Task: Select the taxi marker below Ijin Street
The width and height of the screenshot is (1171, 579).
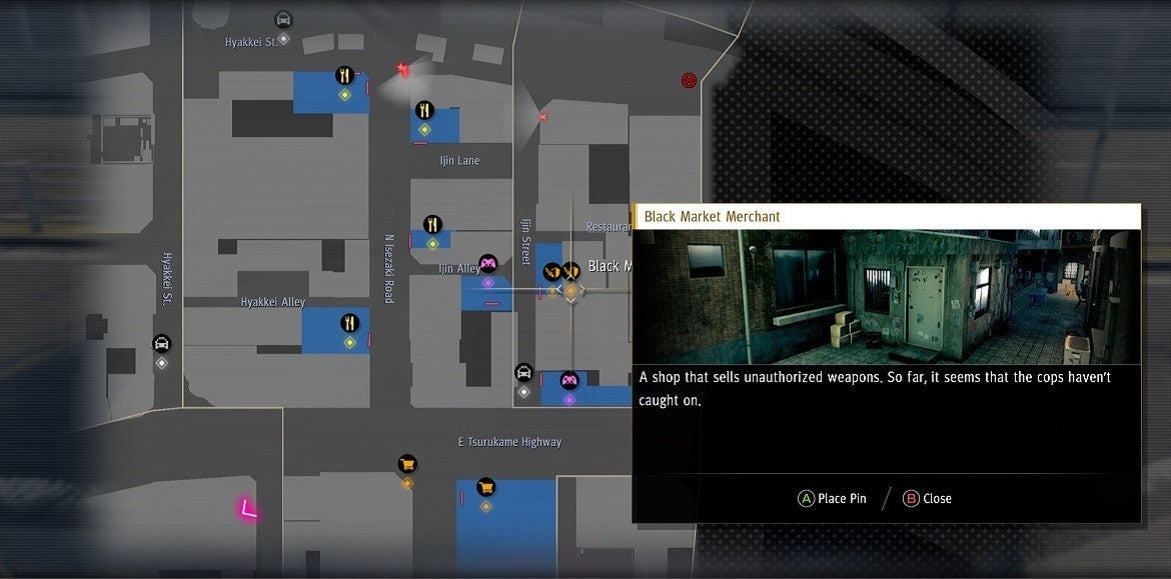Action: pyautogui.click(x=523, y=373)
